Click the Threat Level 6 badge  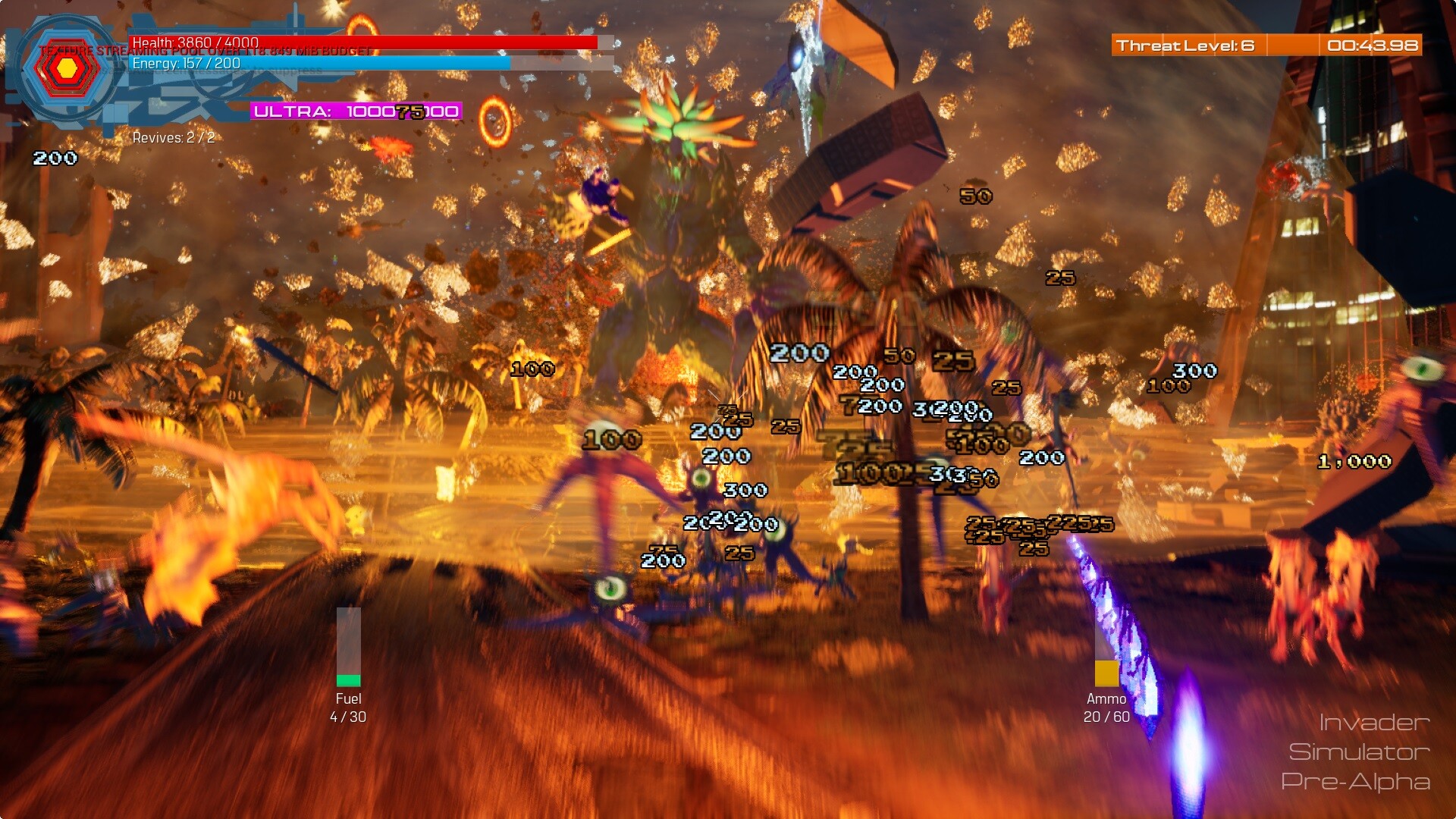[1185, 45]
